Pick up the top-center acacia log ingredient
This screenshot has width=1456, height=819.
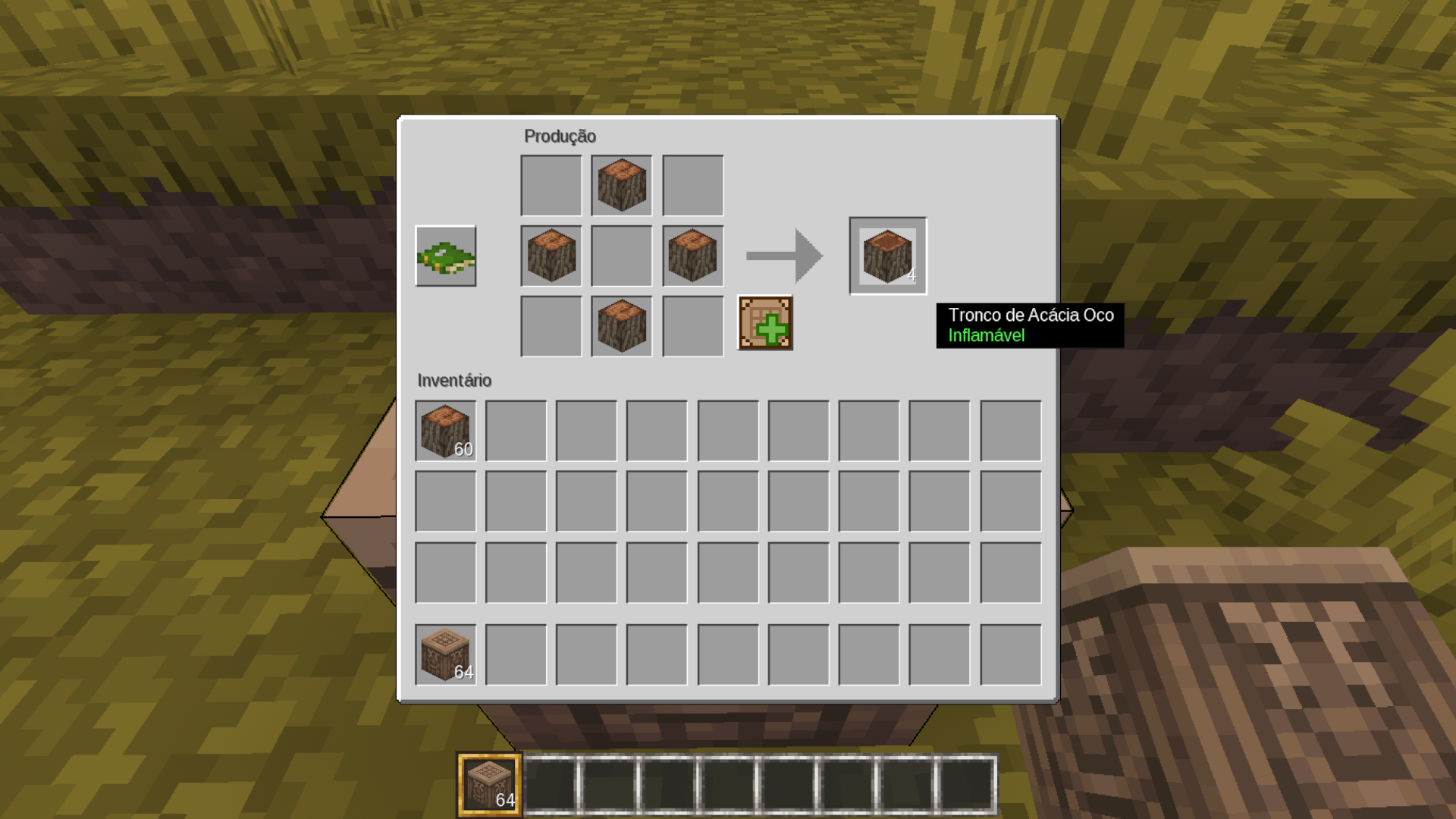pyautogui.click(x=622, y=186)
